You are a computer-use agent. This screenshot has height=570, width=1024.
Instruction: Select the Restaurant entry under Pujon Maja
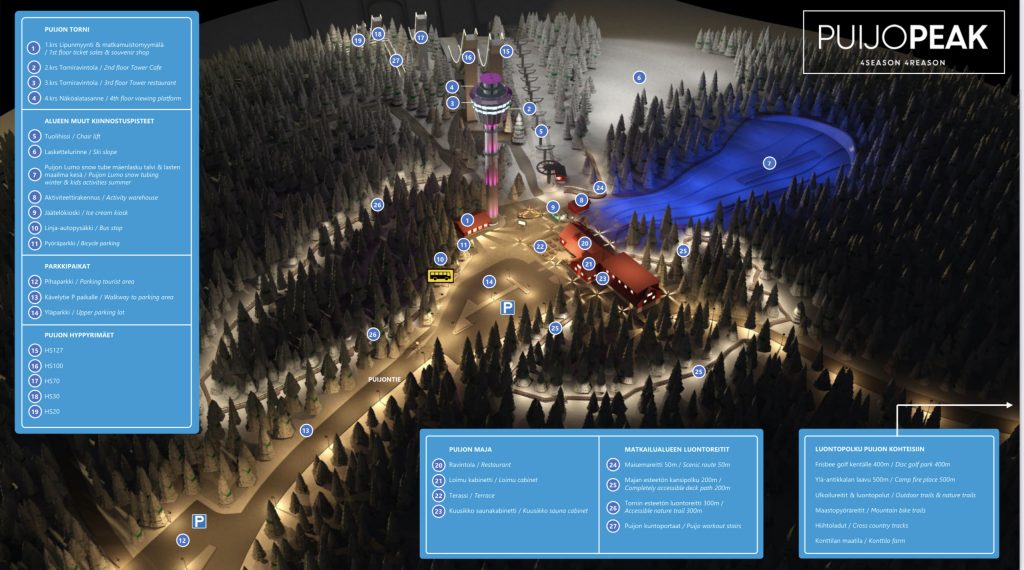[478, 465]
